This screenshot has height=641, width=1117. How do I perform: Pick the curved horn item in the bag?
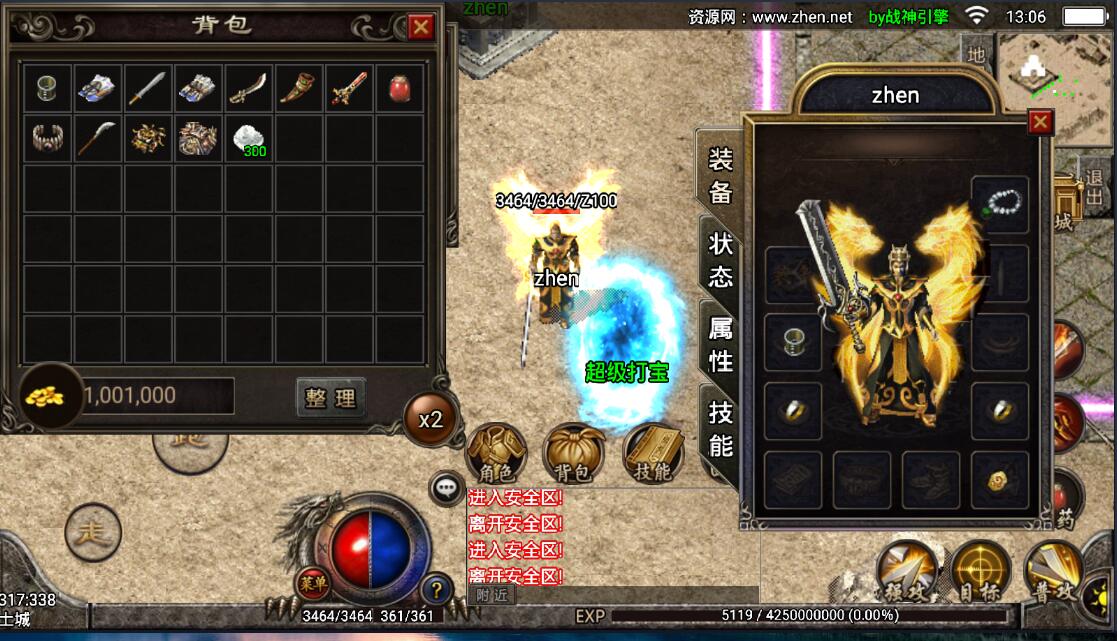click(298, 89)
